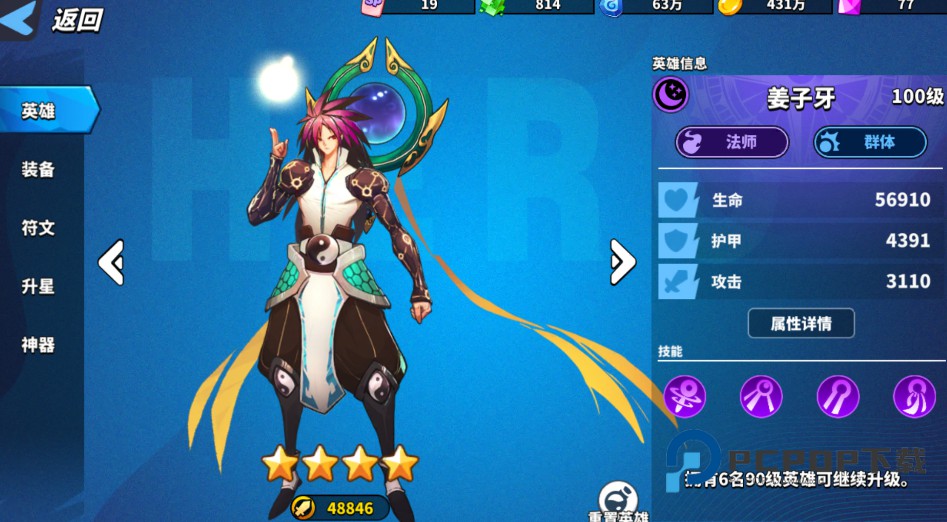This screenshot has height=522, width=947.
Task: Open the 符文 rune tab
Action: [38, 228]
